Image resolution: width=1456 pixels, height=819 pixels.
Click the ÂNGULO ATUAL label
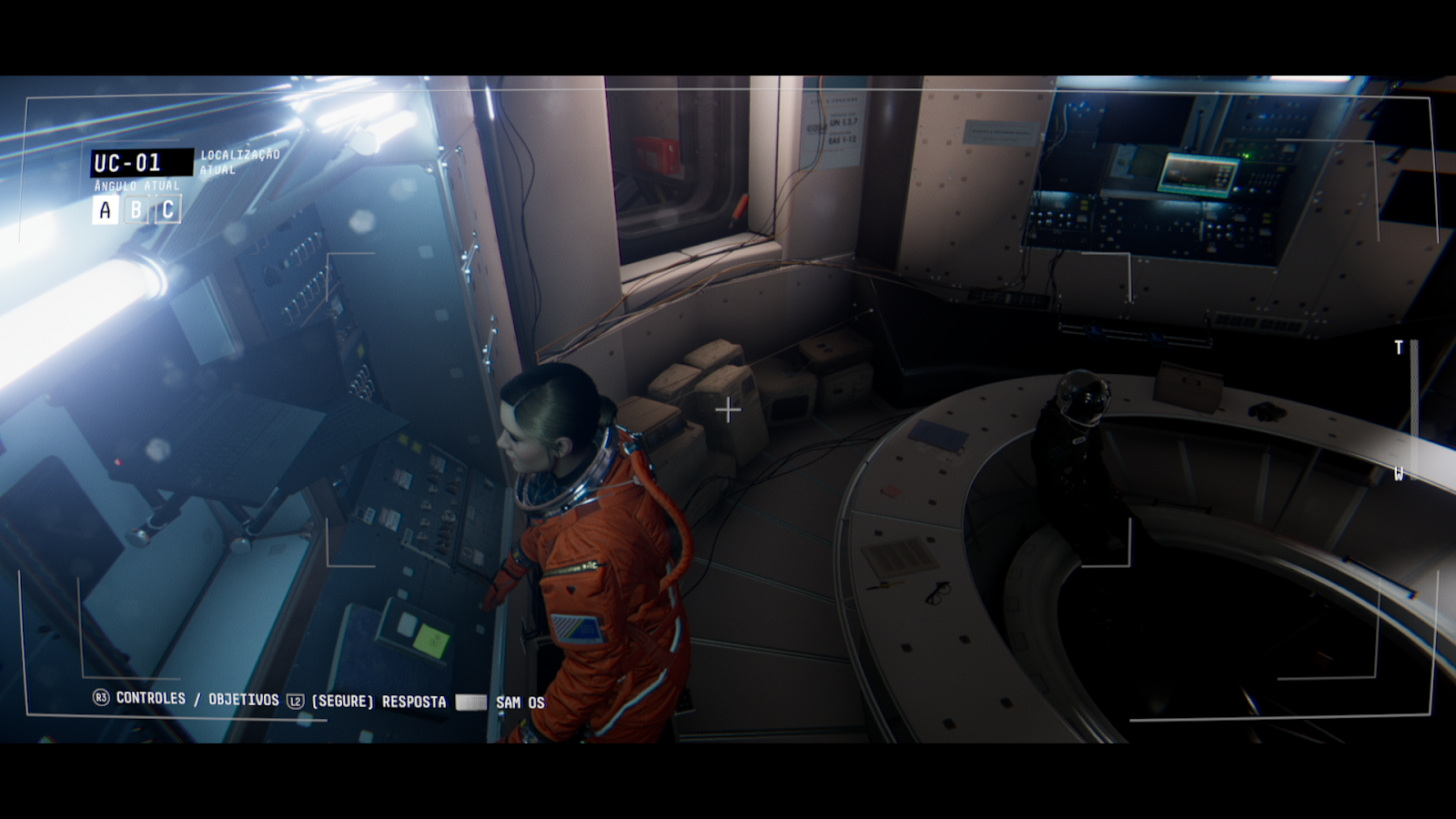pos(136,187)
